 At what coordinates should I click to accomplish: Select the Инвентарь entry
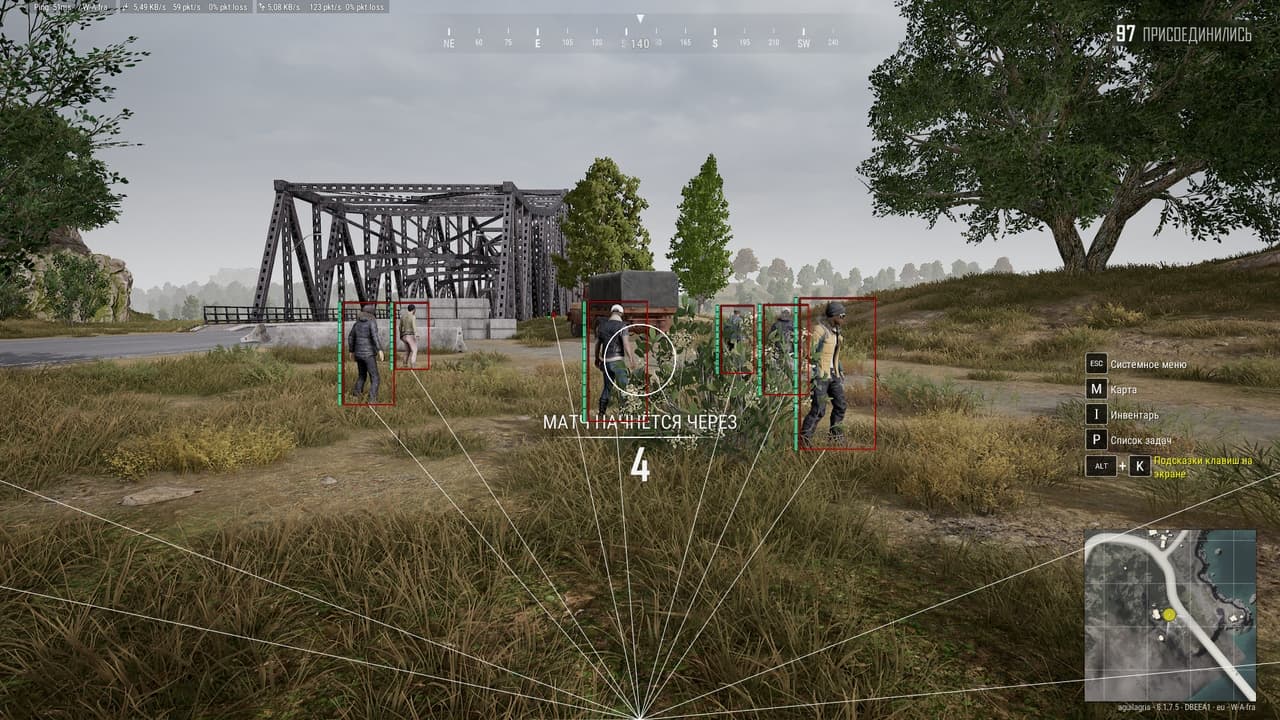coord(1135,414)
